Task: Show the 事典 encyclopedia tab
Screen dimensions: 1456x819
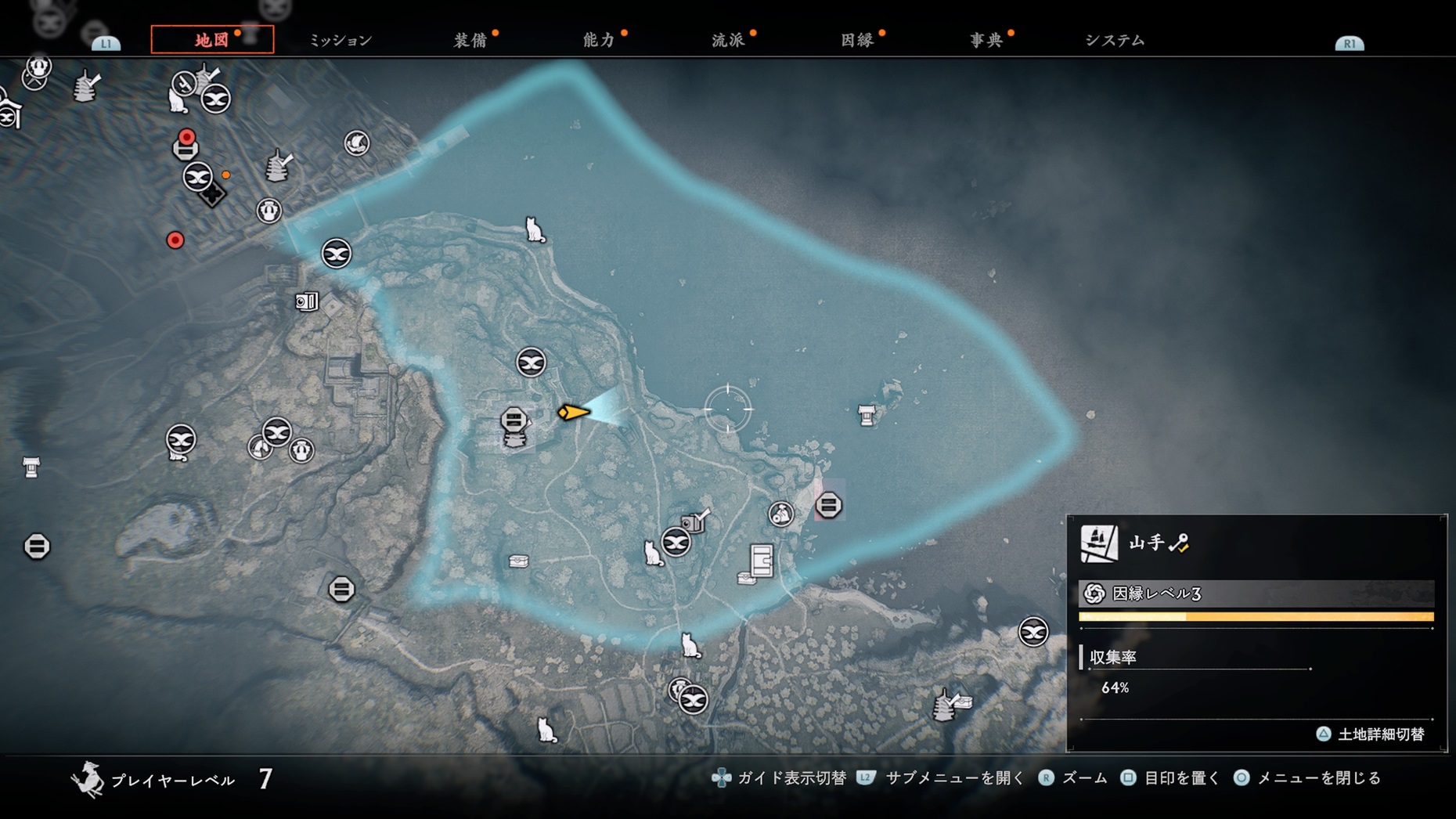Action: point(986,41)
